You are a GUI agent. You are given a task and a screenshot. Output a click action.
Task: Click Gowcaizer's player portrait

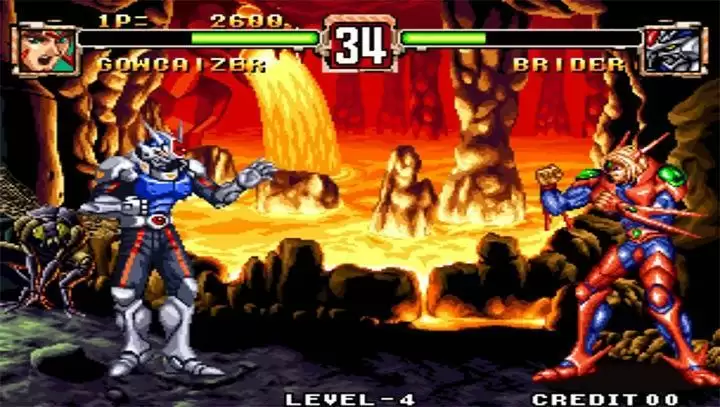(x=45, y=48)
